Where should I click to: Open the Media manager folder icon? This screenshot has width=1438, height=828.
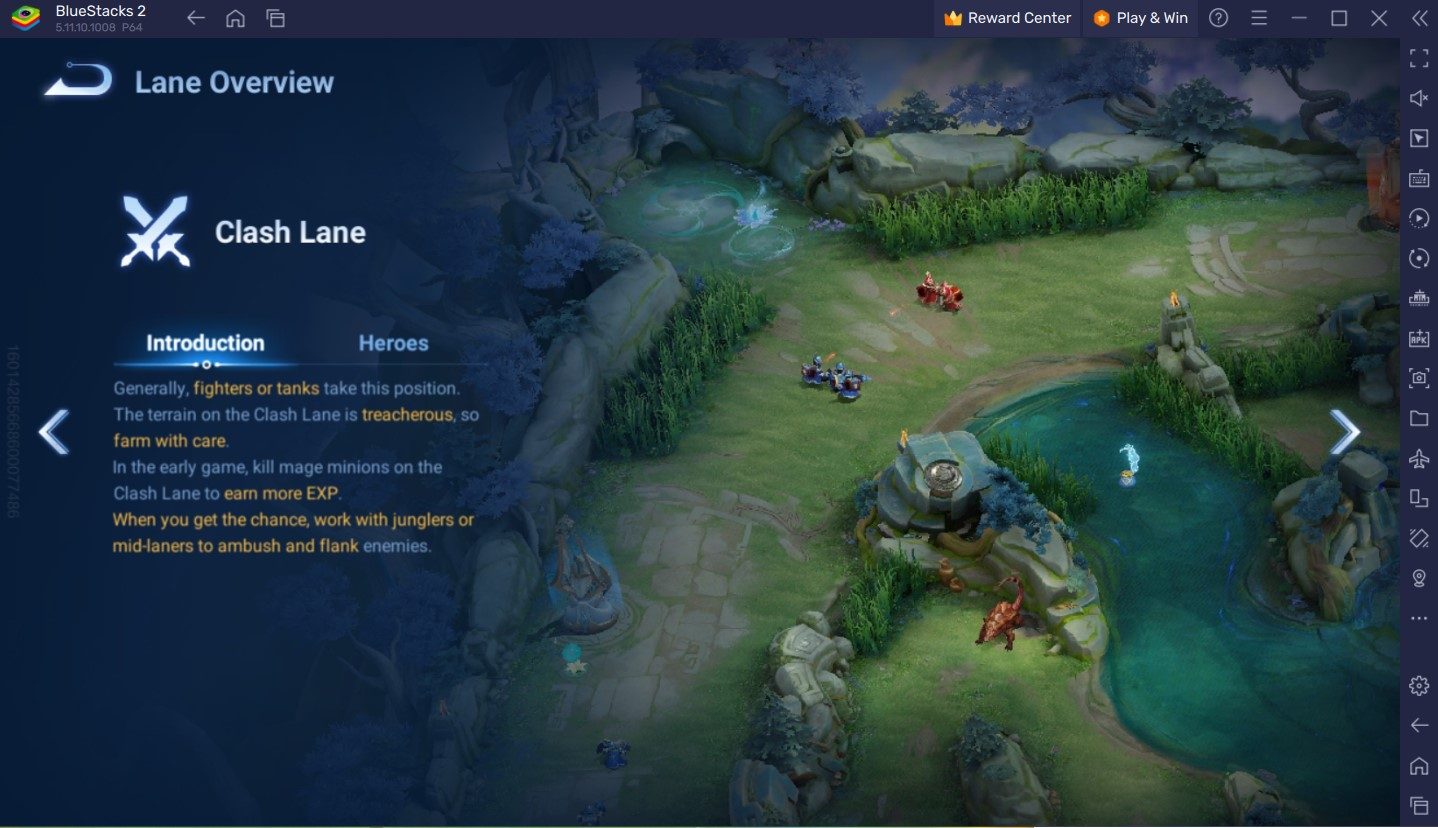click(x=1418, y=418)
